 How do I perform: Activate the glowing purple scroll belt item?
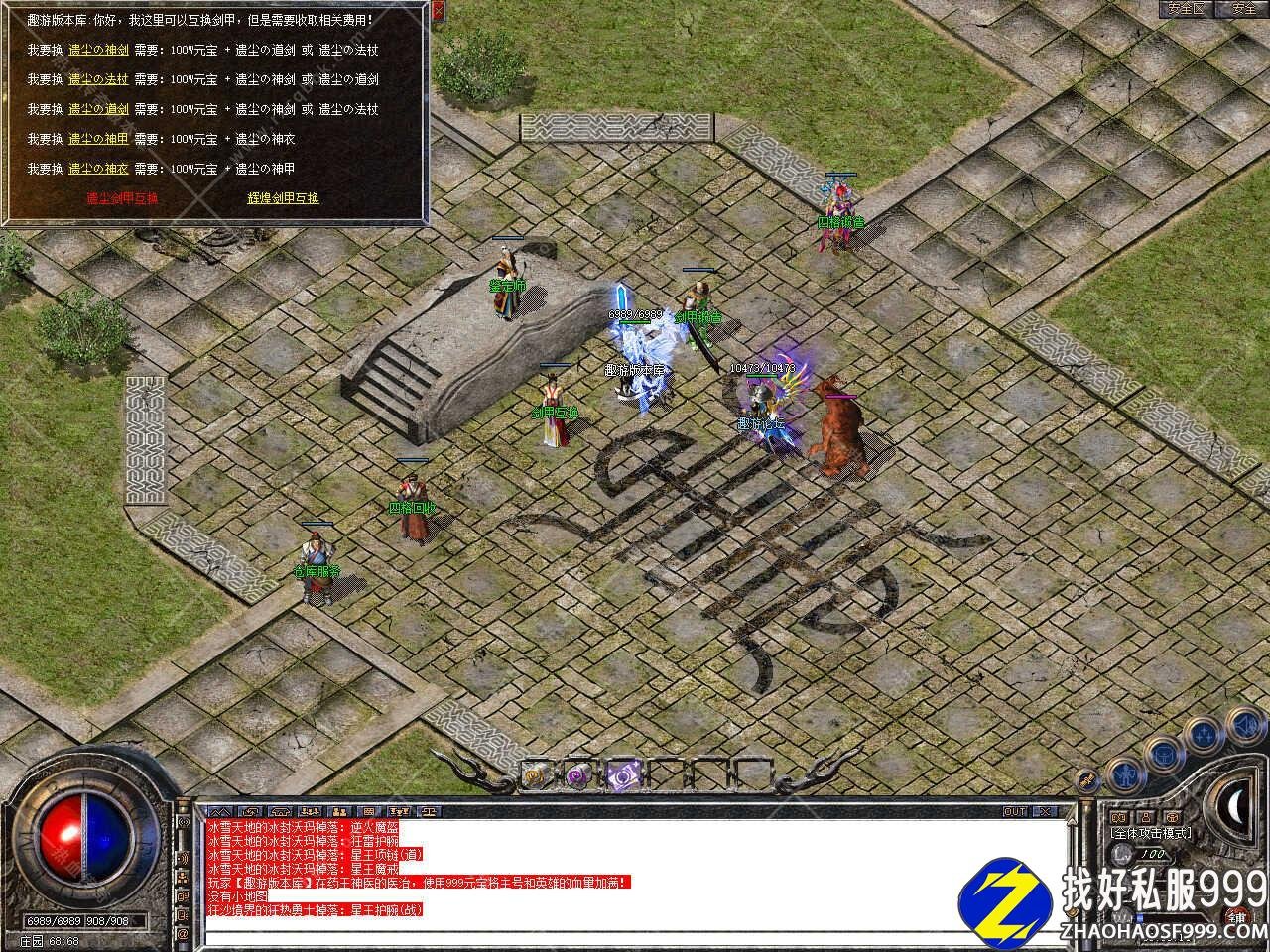click(x=622, y=773)
